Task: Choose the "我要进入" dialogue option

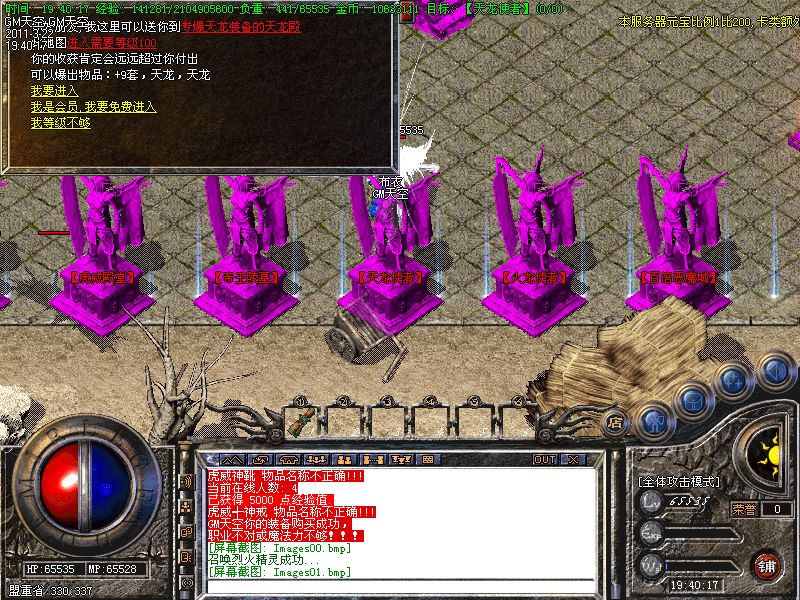Action: tap(54, 91)
